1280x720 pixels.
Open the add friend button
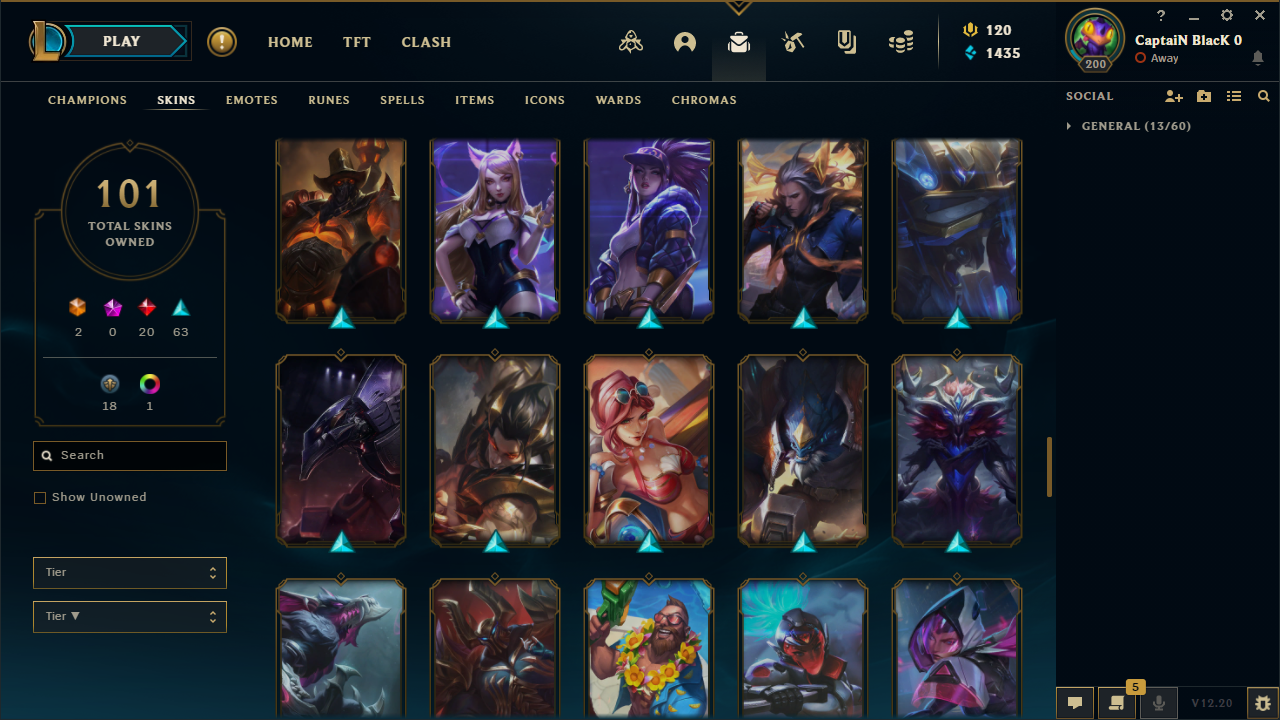pyautogui.click(x=1174, y=96)
